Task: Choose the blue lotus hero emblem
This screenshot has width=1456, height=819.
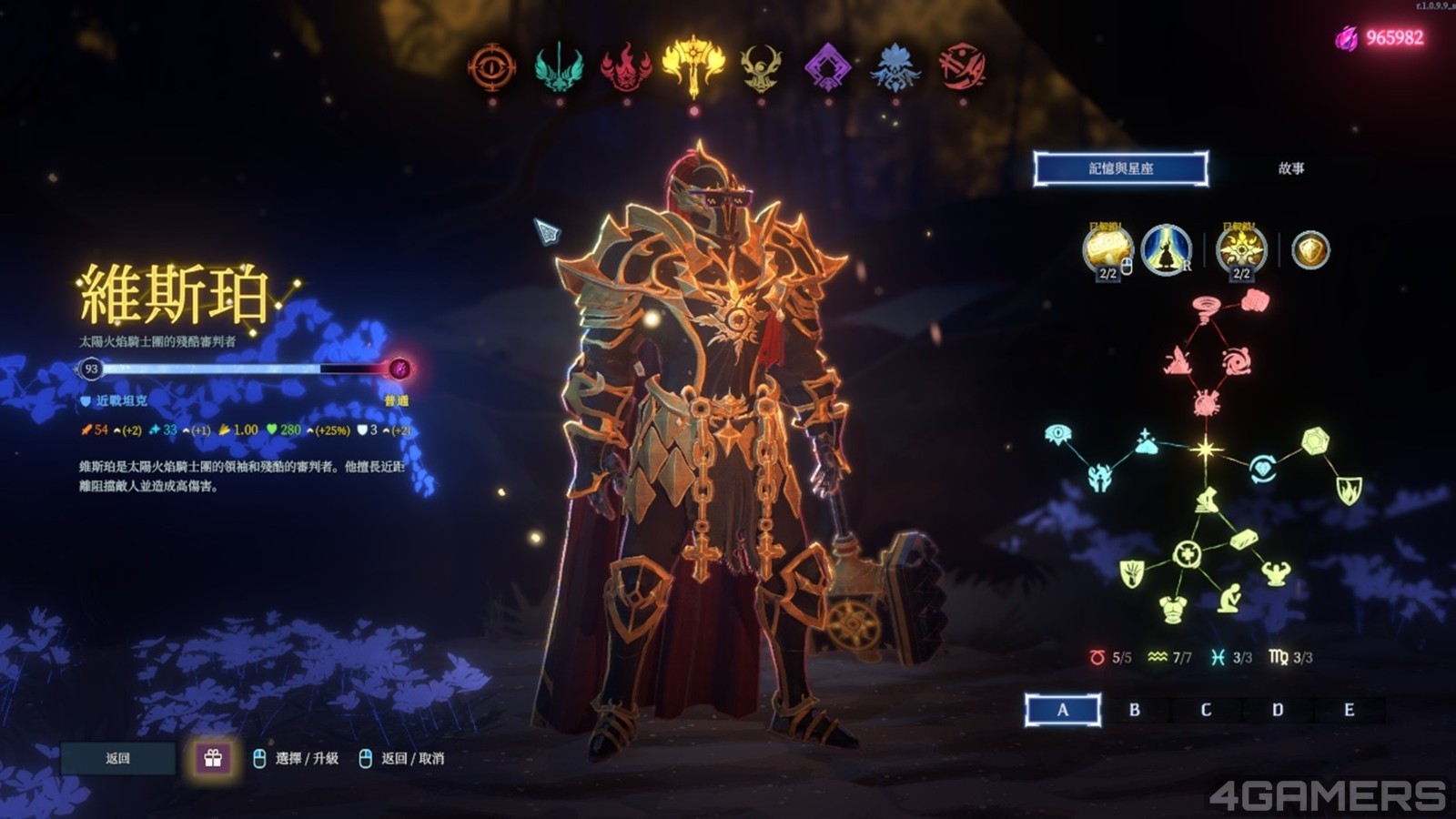Action: click(895, 66)
